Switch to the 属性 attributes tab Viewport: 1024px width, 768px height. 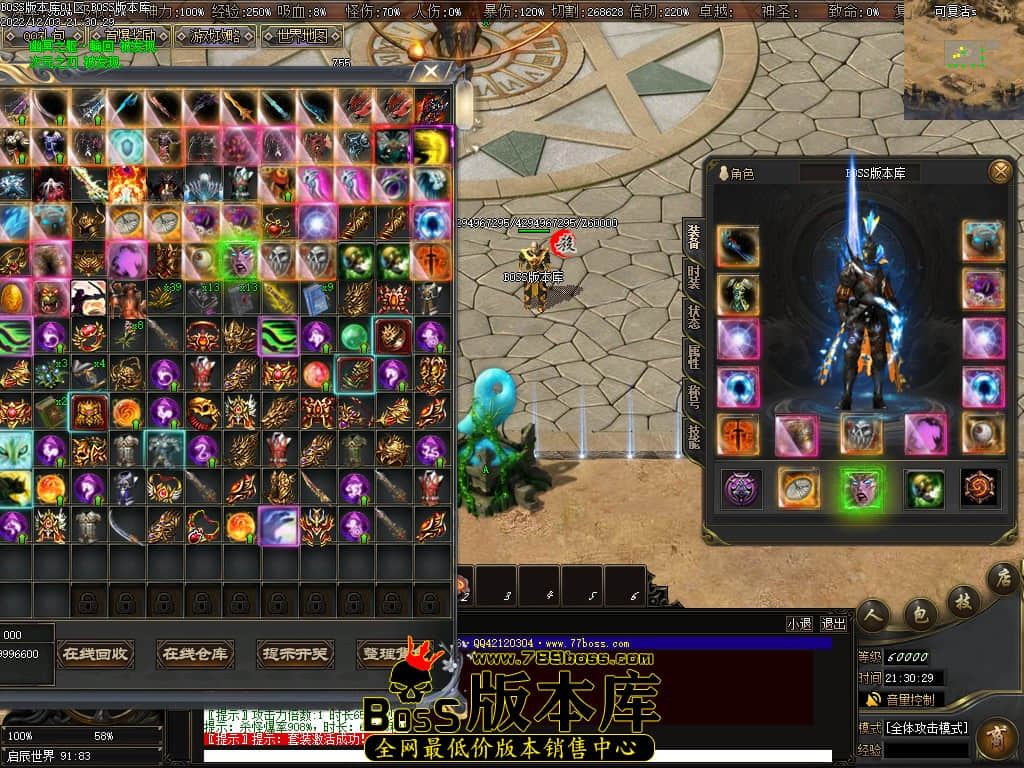pyautogui.click(x=693, y=358)
